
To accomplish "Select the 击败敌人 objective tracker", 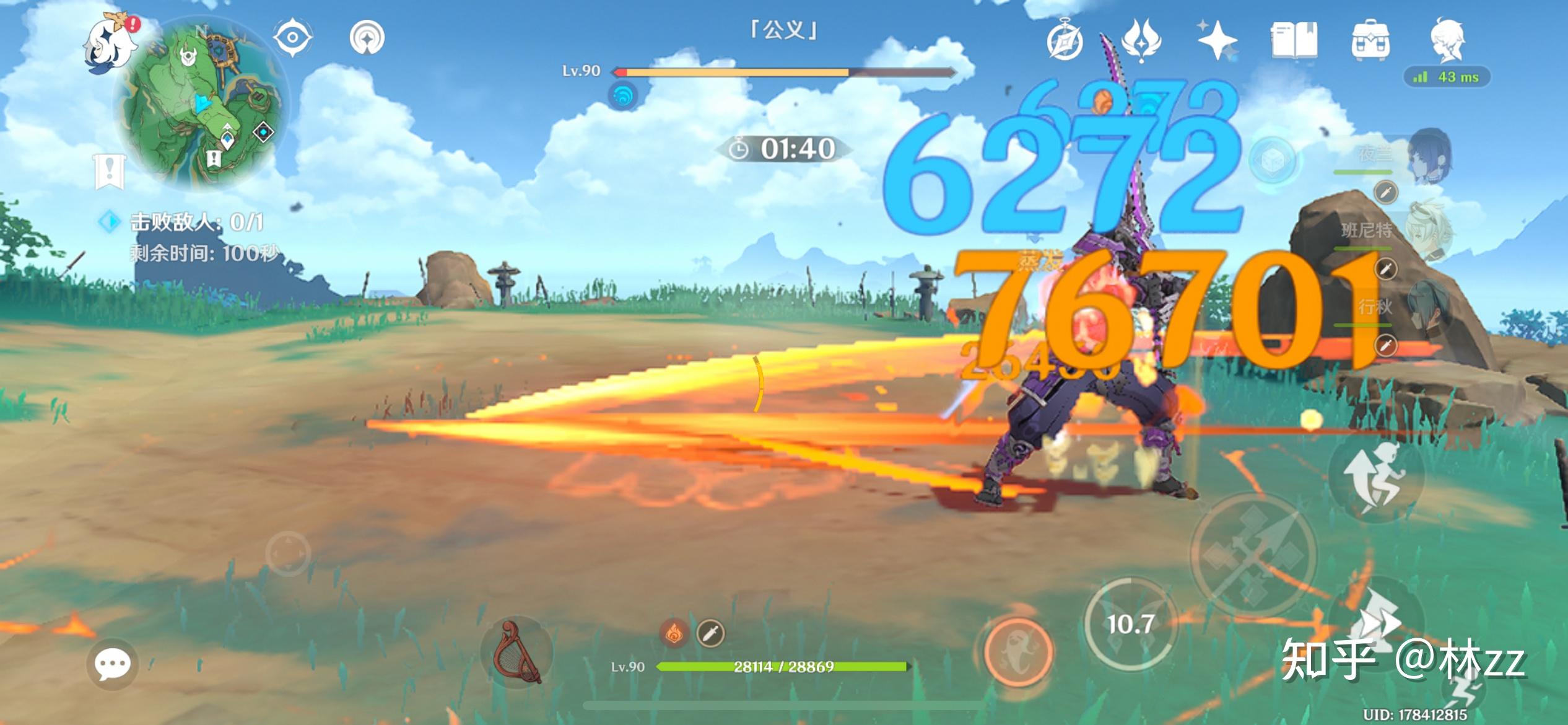I will (186, 222).
